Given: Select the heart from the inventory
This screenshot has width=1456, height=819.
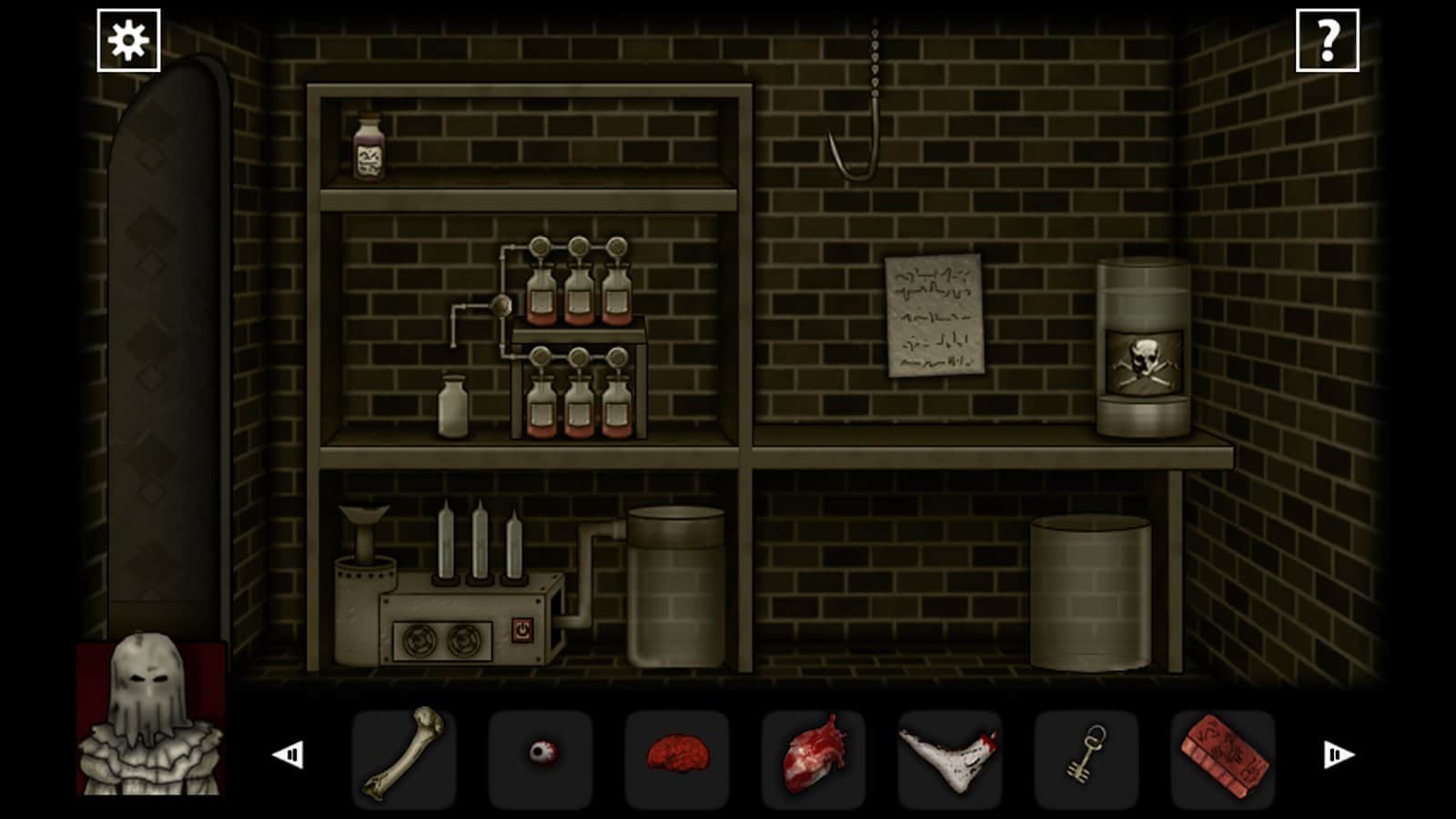Looking at the screenshot, I should click(x=813, y=755).
